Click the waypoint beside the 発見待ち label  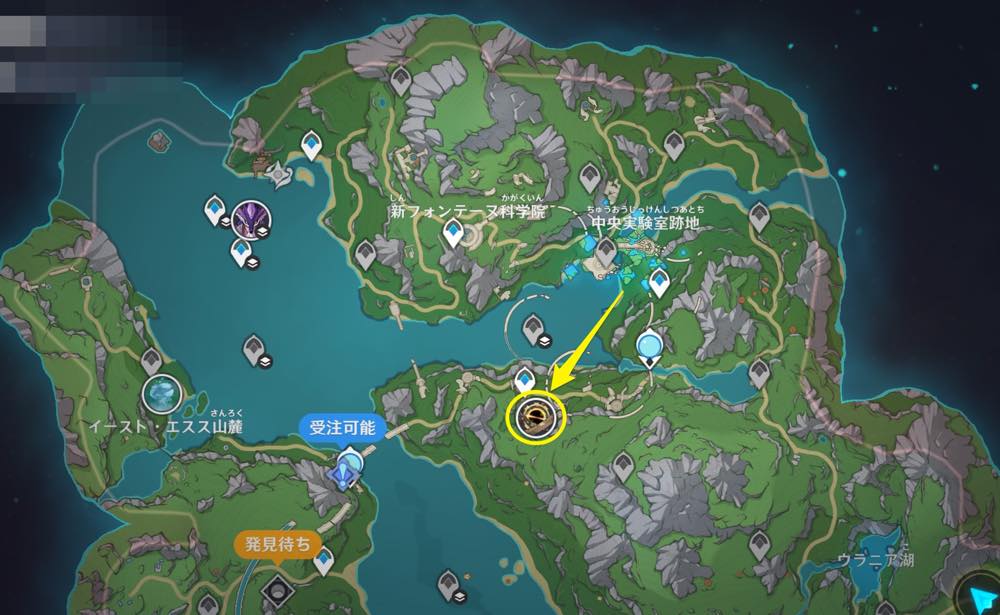pos(323,561)
